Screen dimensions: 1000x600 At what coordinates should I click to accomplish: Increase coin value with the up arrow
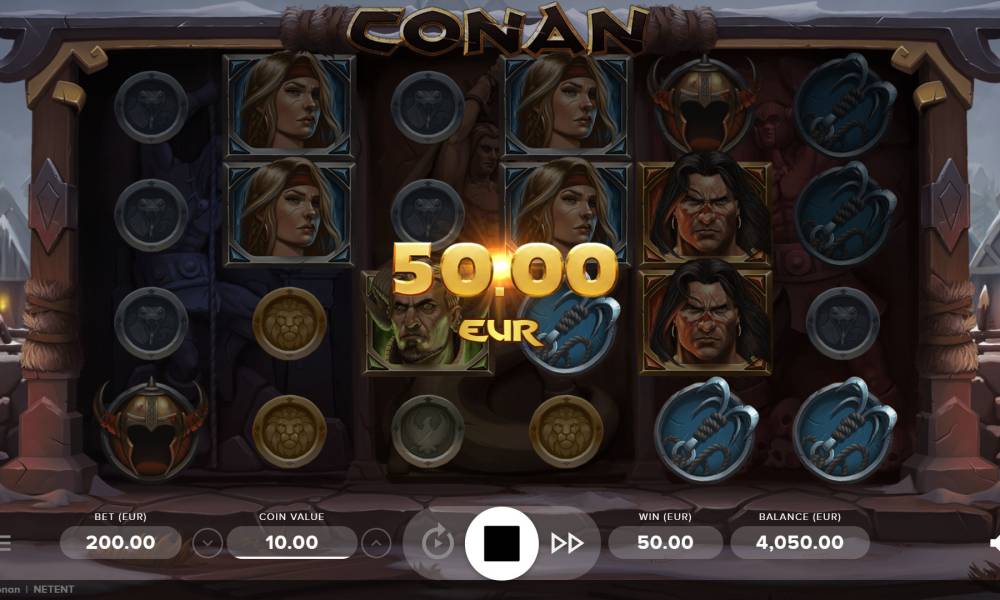375,543
